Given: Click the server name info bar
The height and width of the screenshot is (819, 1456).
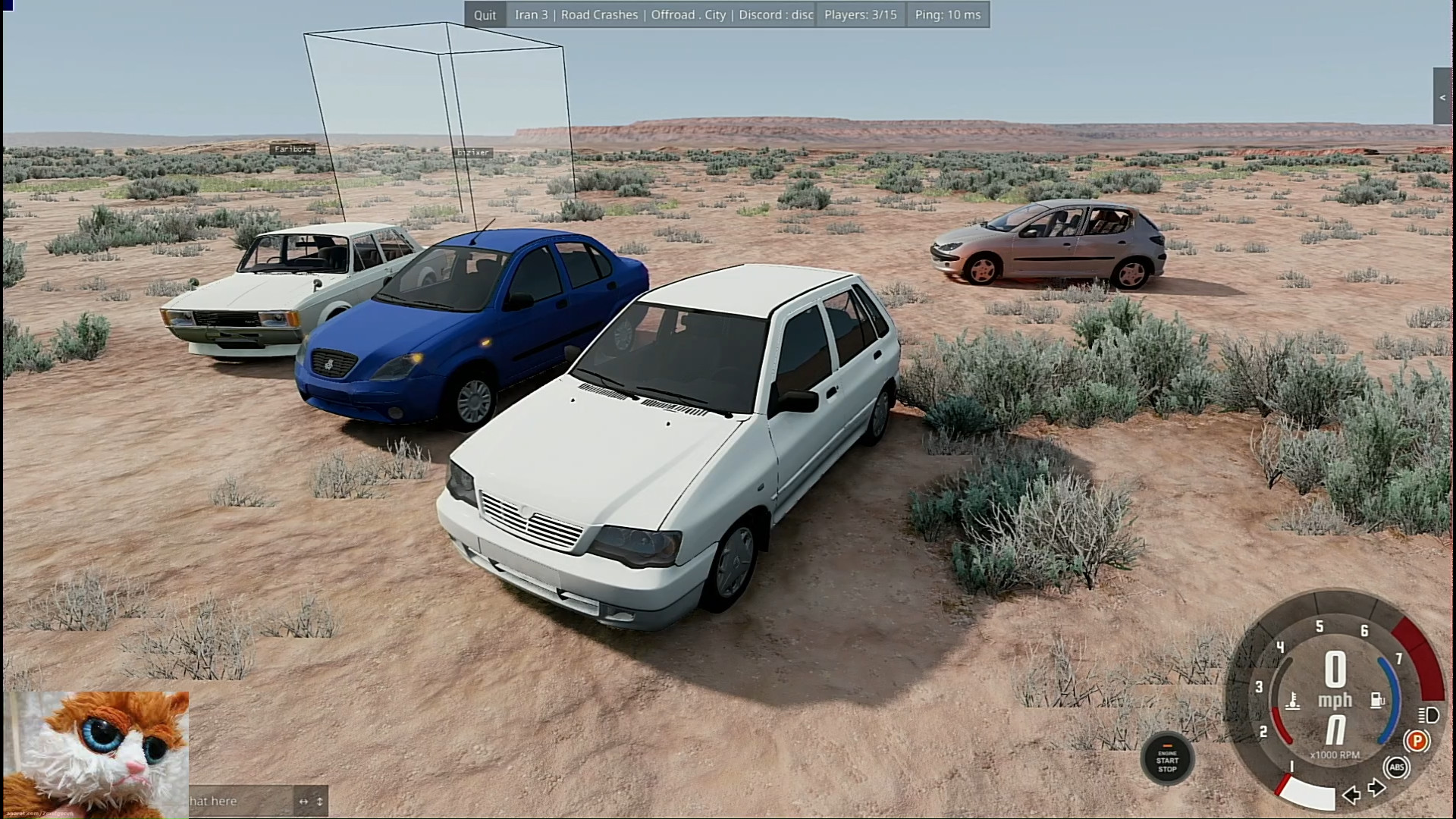Looking at the screenshot, I should tap(661, 15).
